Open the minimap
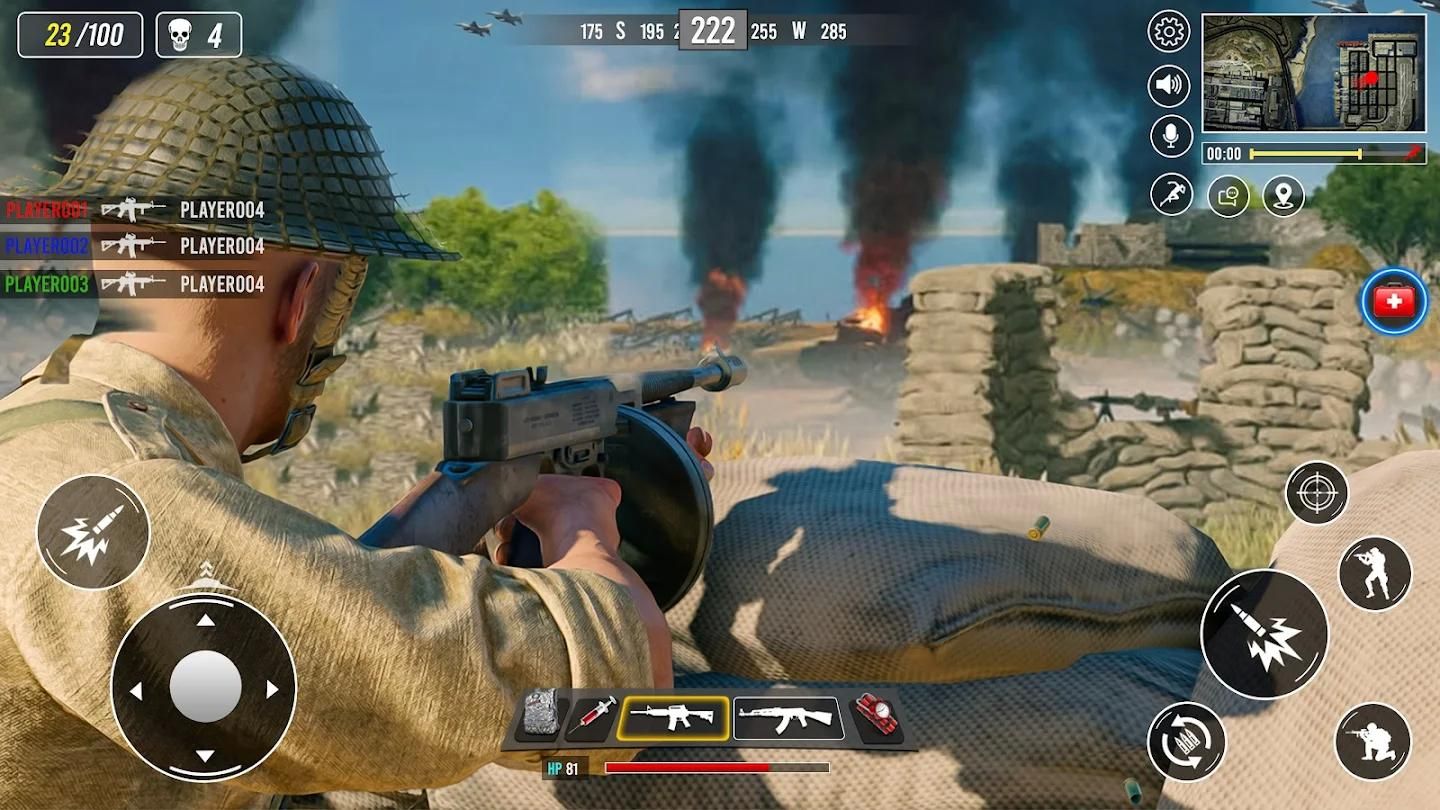Screen dimensions: 1440x810 tap(1313, 73)
